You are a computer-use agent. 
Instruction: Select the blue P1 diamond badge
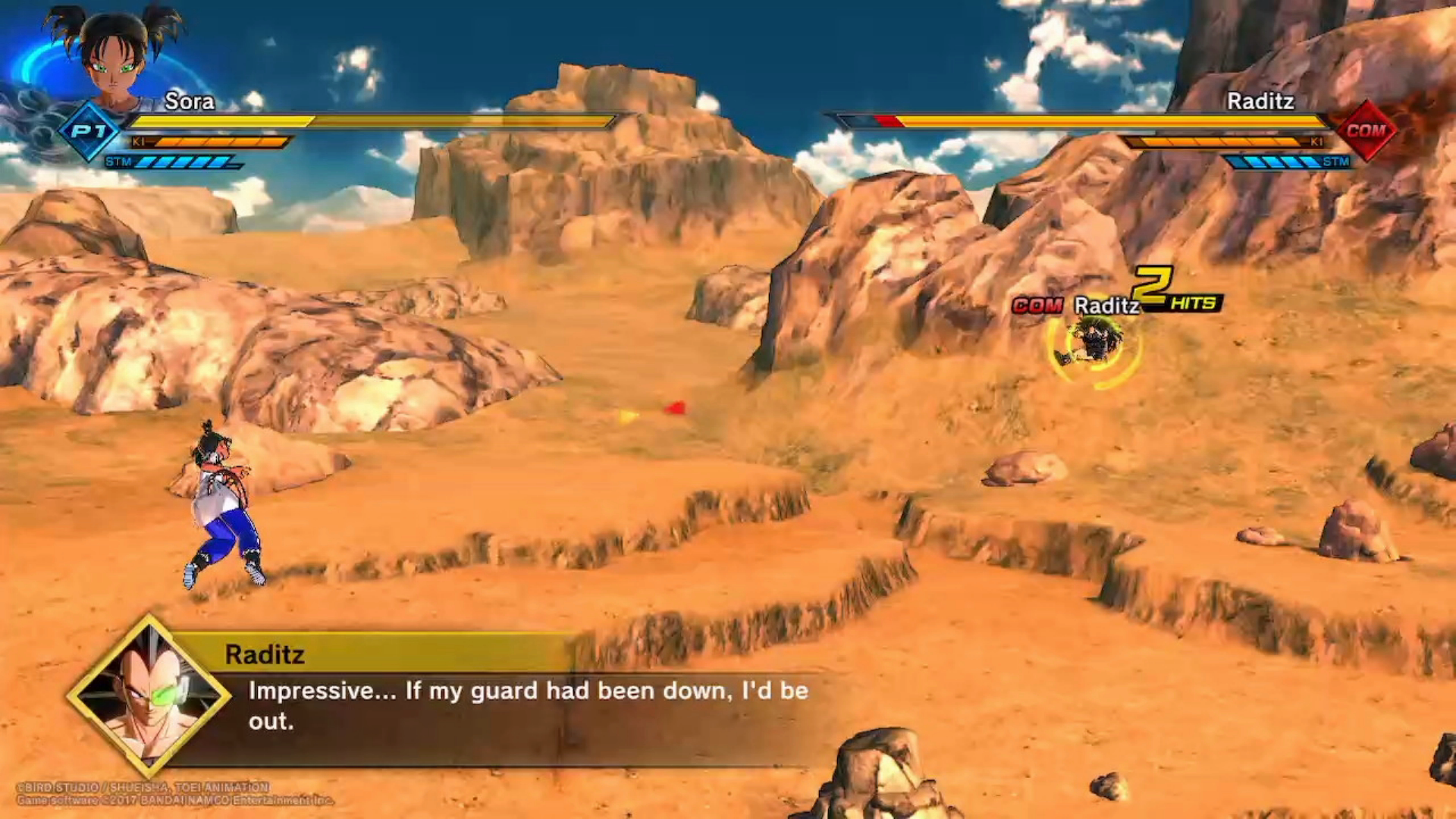(x=90, y=131)
